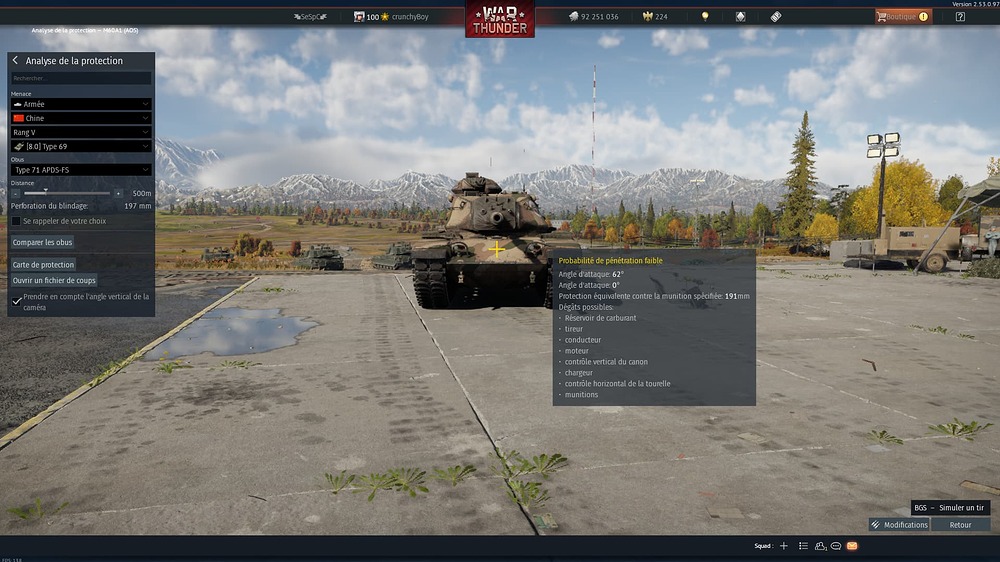Tick the Se rappeler de votre choix checkbox

[x=16, y=221]
